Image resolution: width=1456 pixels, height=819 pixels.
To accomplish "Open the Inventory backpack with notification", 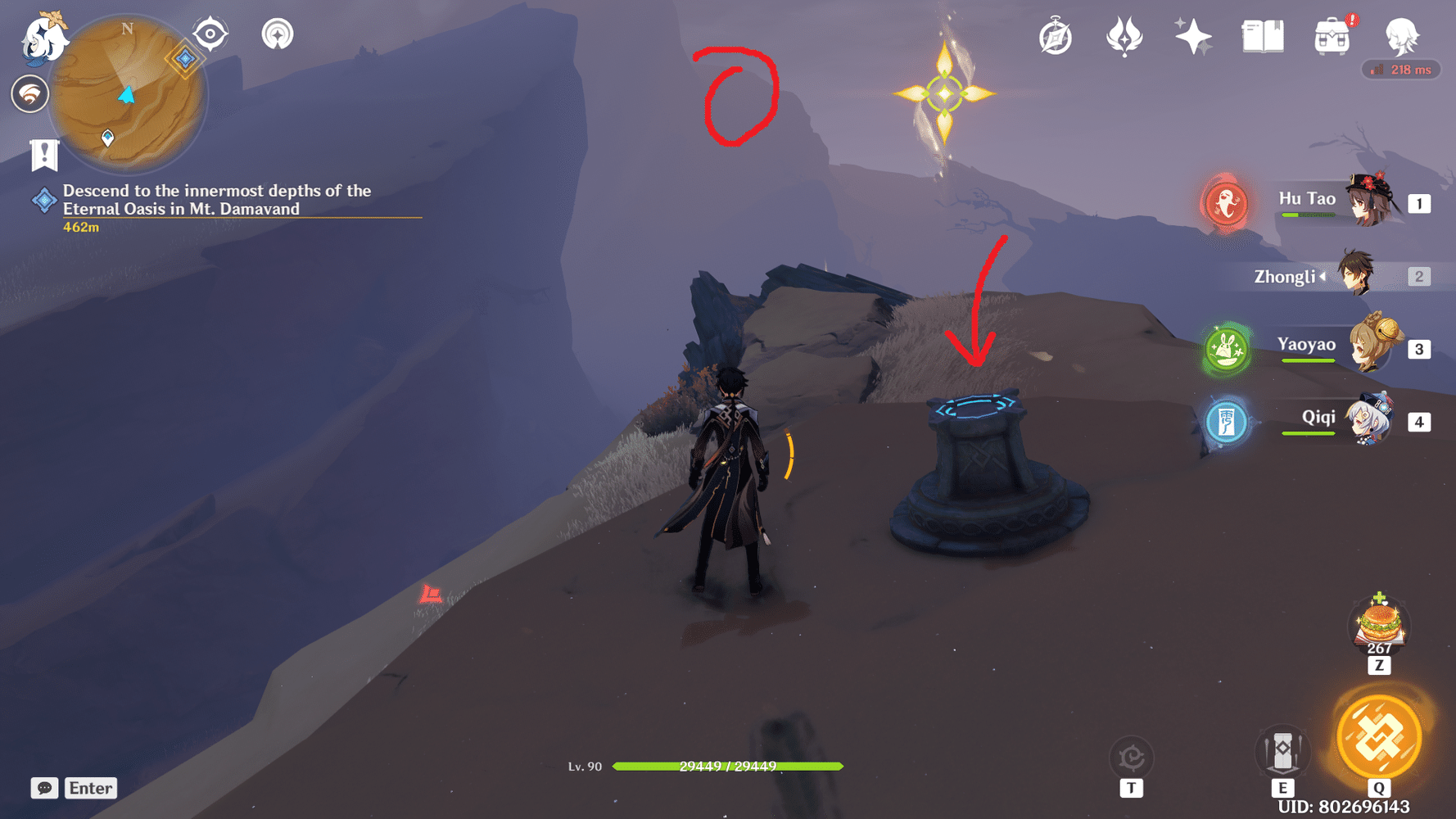I will (1332, 34).
